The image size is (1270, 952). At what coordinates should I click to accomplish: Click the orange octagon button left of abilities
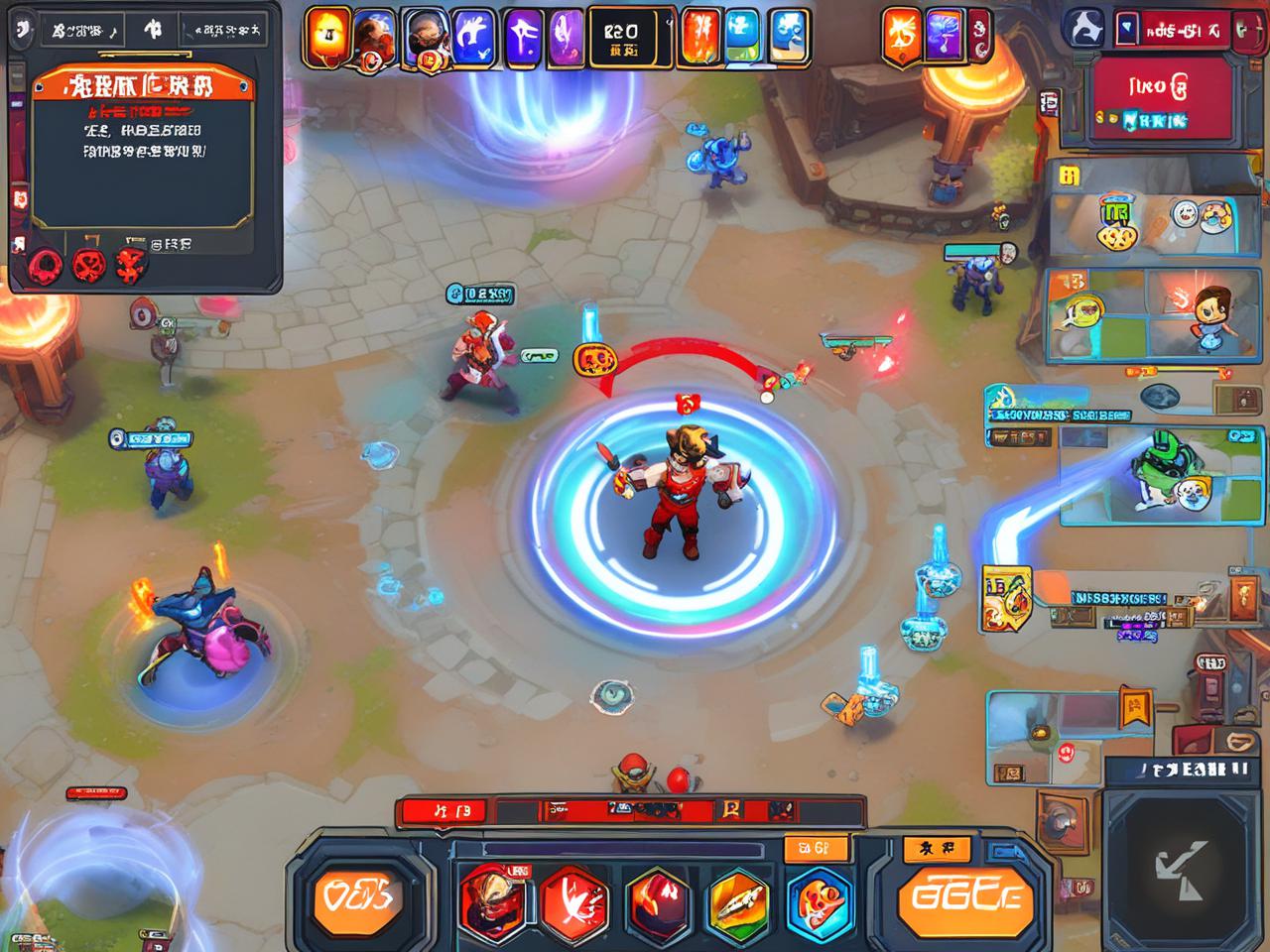tap(359, 897)
